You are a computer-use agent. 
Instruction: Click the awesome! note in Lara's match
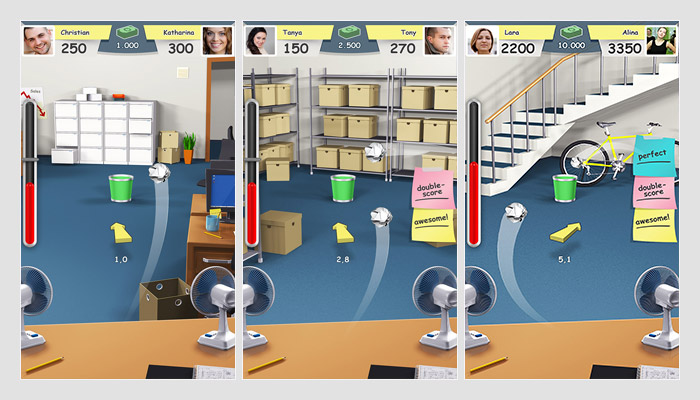[x=654, y=223]
